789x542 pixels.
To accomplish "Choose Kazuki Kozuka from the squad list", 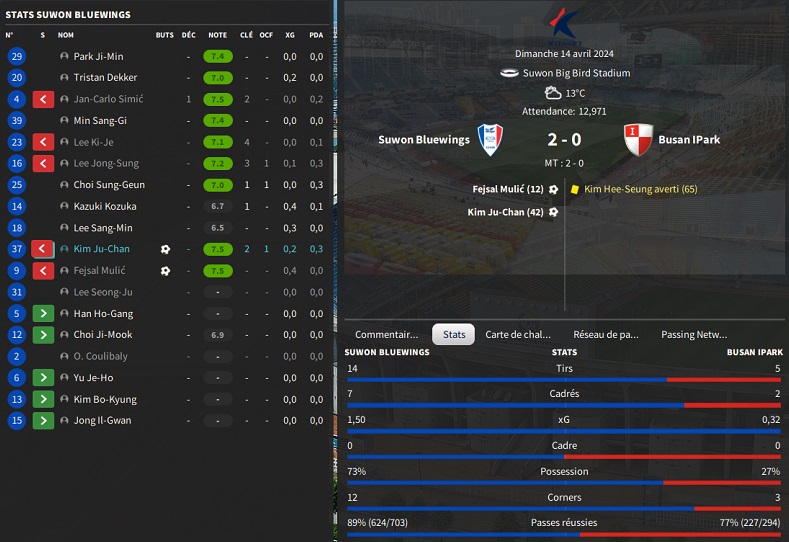I will coord(105,206).
